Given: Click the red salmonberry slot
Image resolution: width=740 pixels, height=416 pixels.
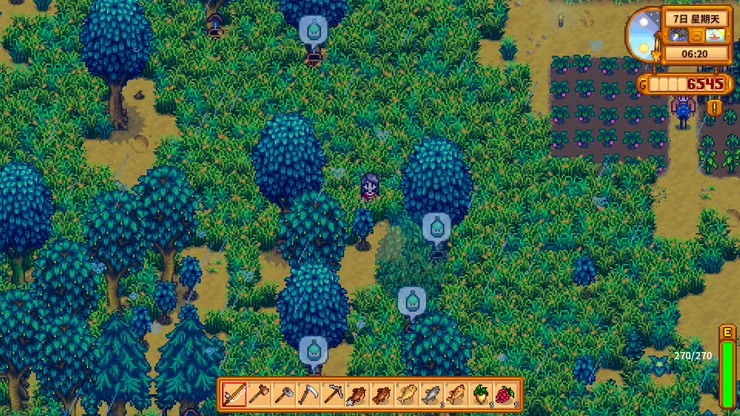Looking at the screenshot, I should 505,394.
